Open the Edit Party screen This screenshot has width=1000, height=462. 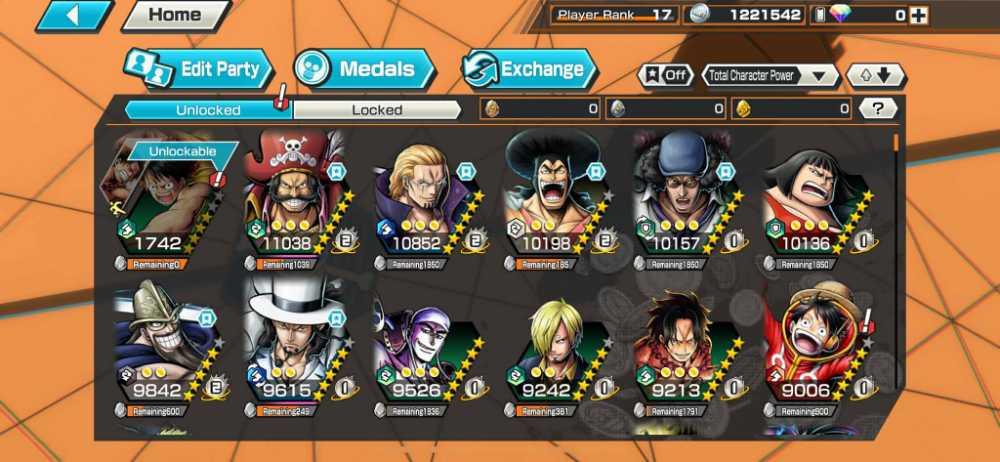point(199,69)
